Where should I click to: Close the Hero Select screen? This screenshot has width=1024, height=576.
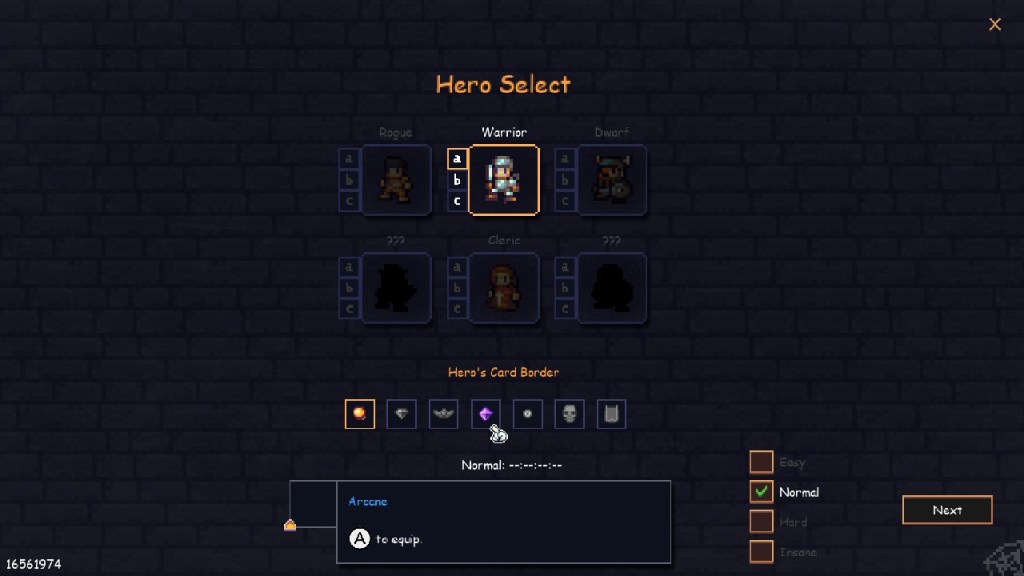point(995,25)
